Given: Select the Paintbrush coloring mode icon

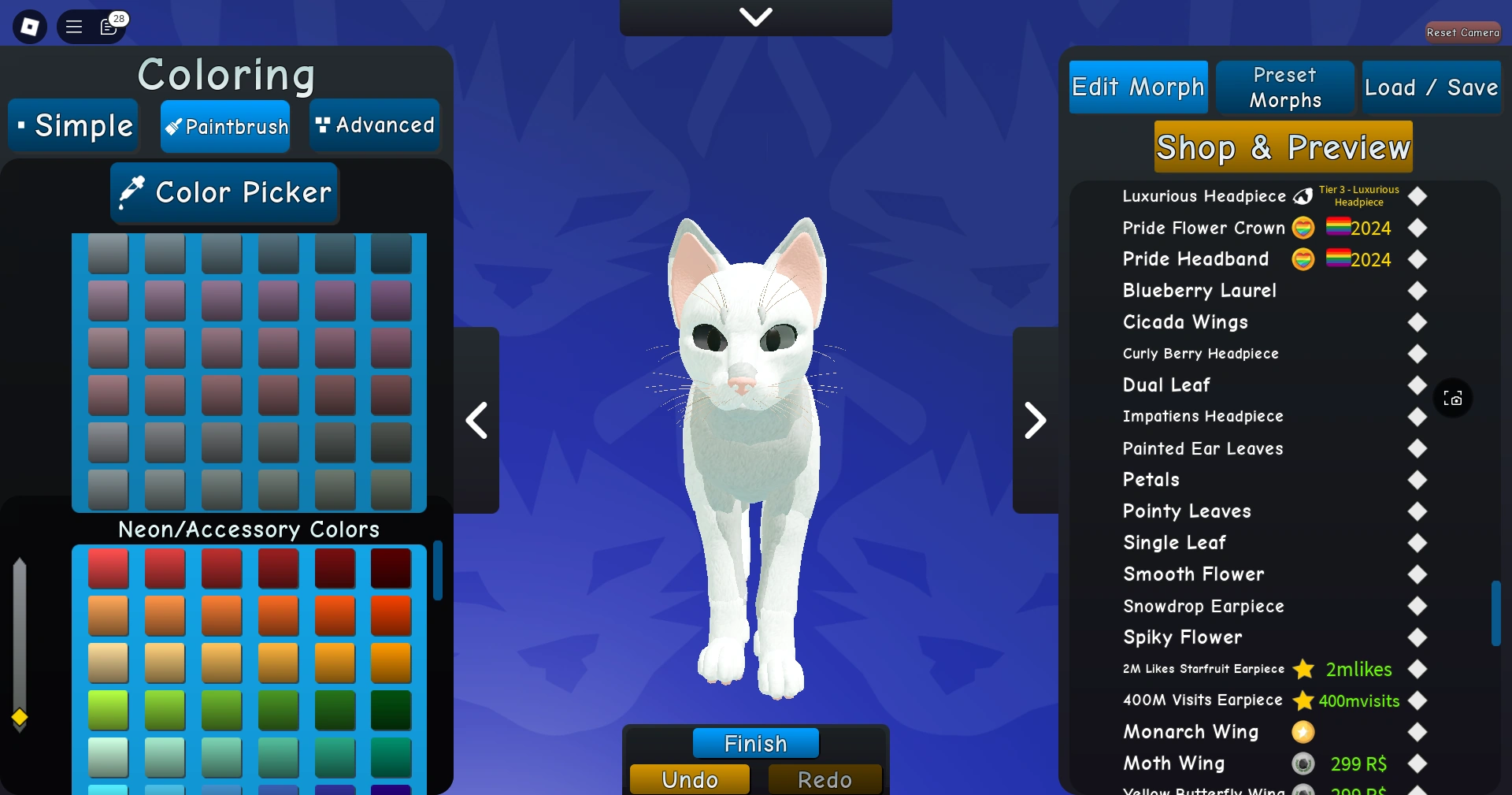Looking at the screenshot, I should (173, 126).
